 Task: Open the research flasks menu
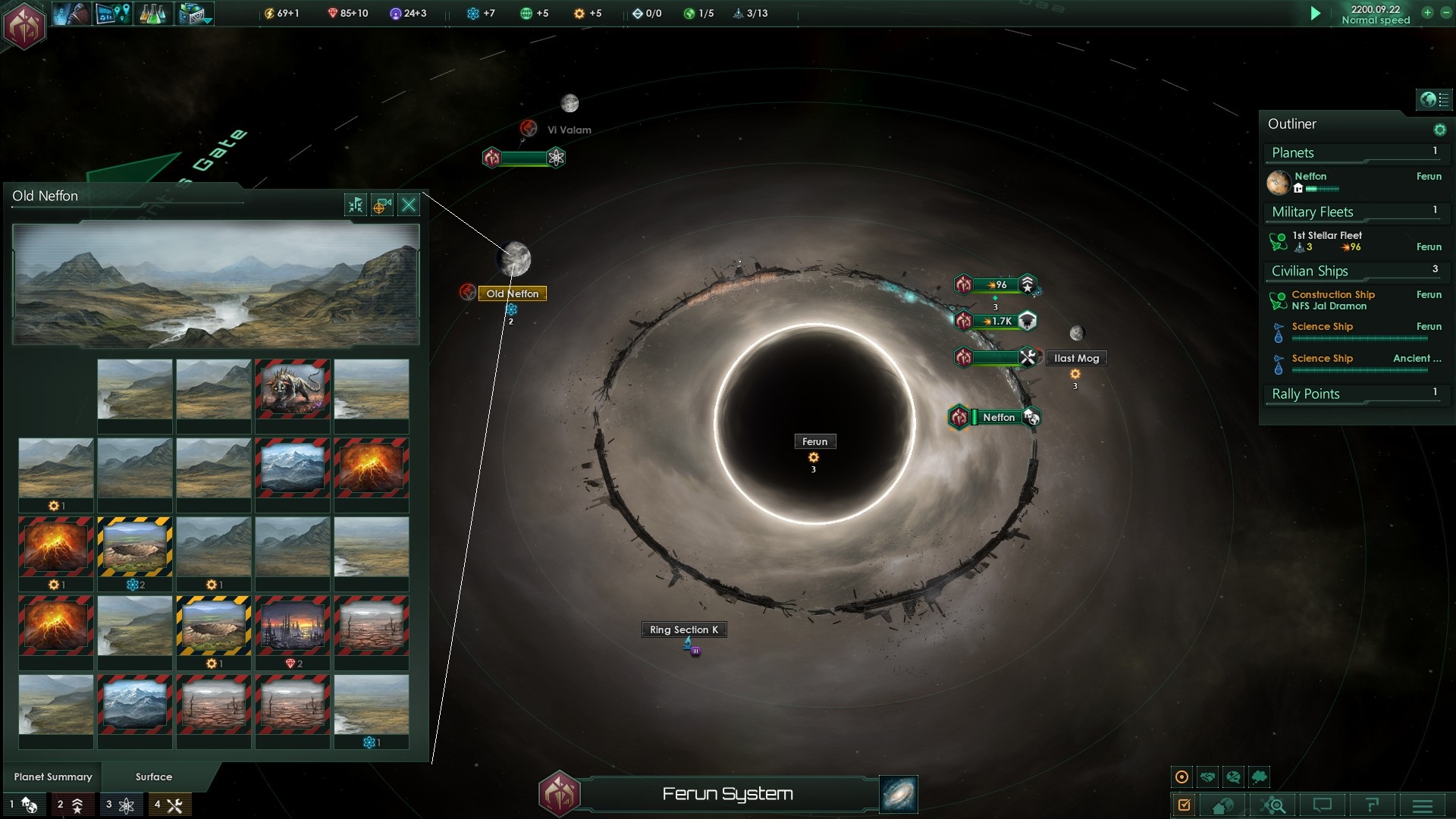tap(152, 14)
